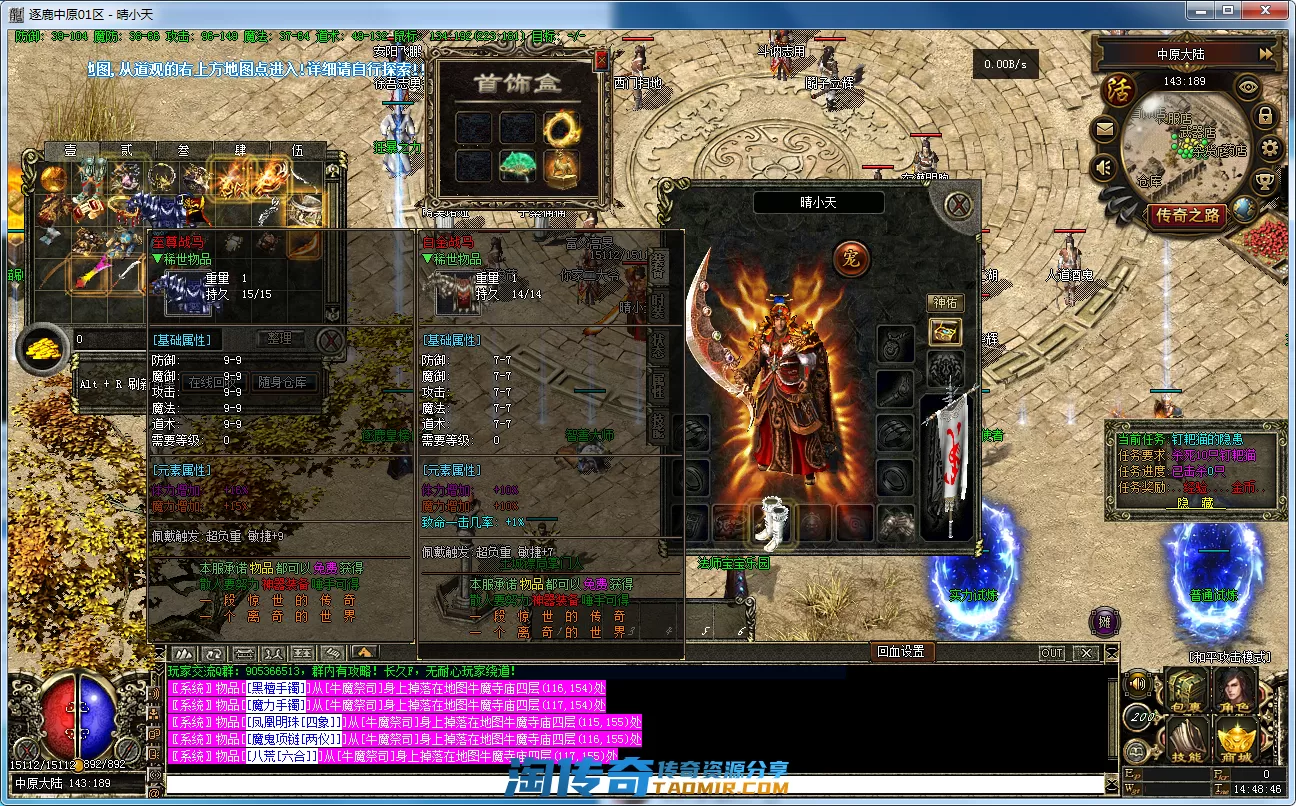Switch to bag tab 贰
Image resolution: width=1296 pixels, height=806 pixels.
[x=126, y=150]
